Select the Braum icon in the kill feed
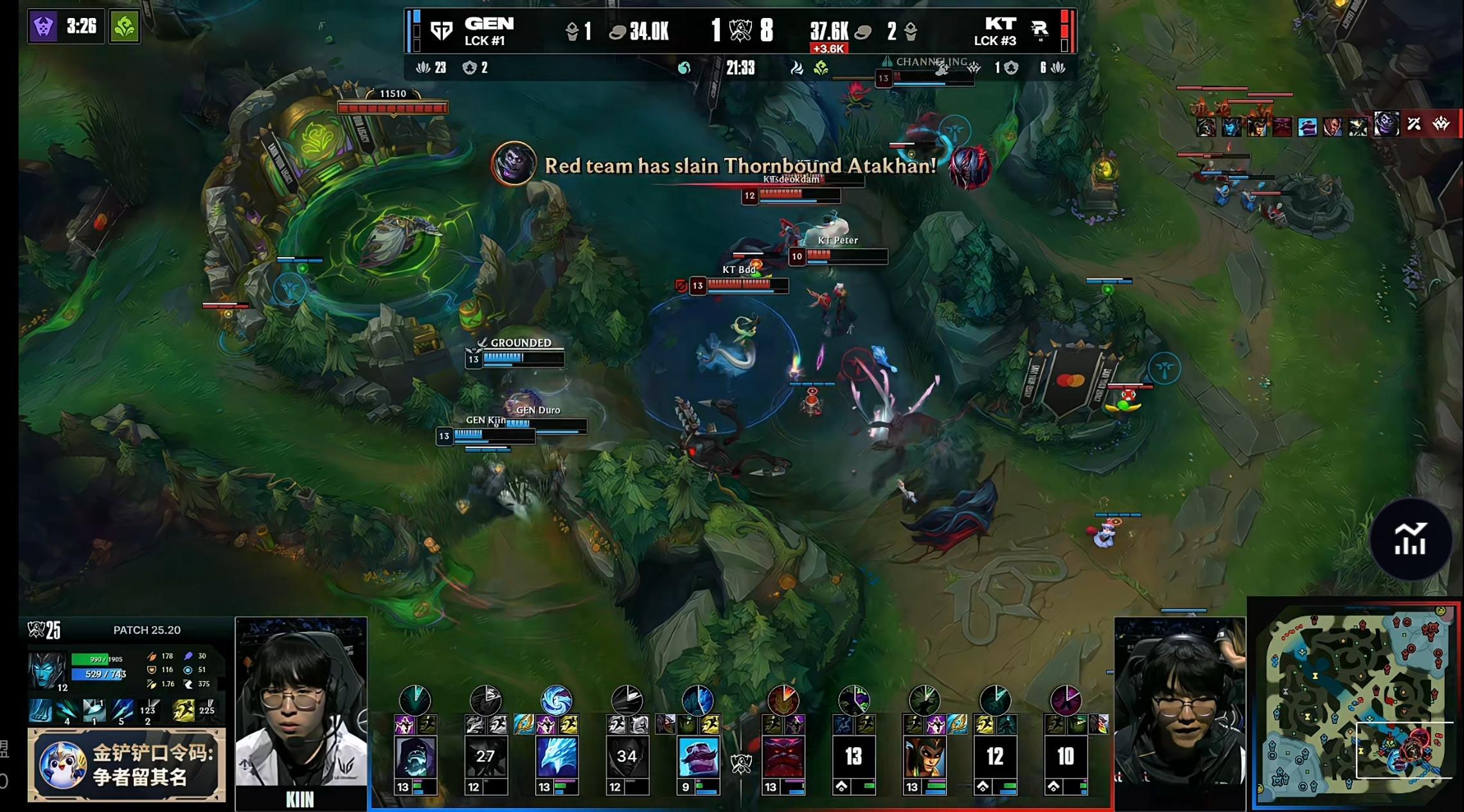This screenshot has height=812, width=1464. [1307, 127]
